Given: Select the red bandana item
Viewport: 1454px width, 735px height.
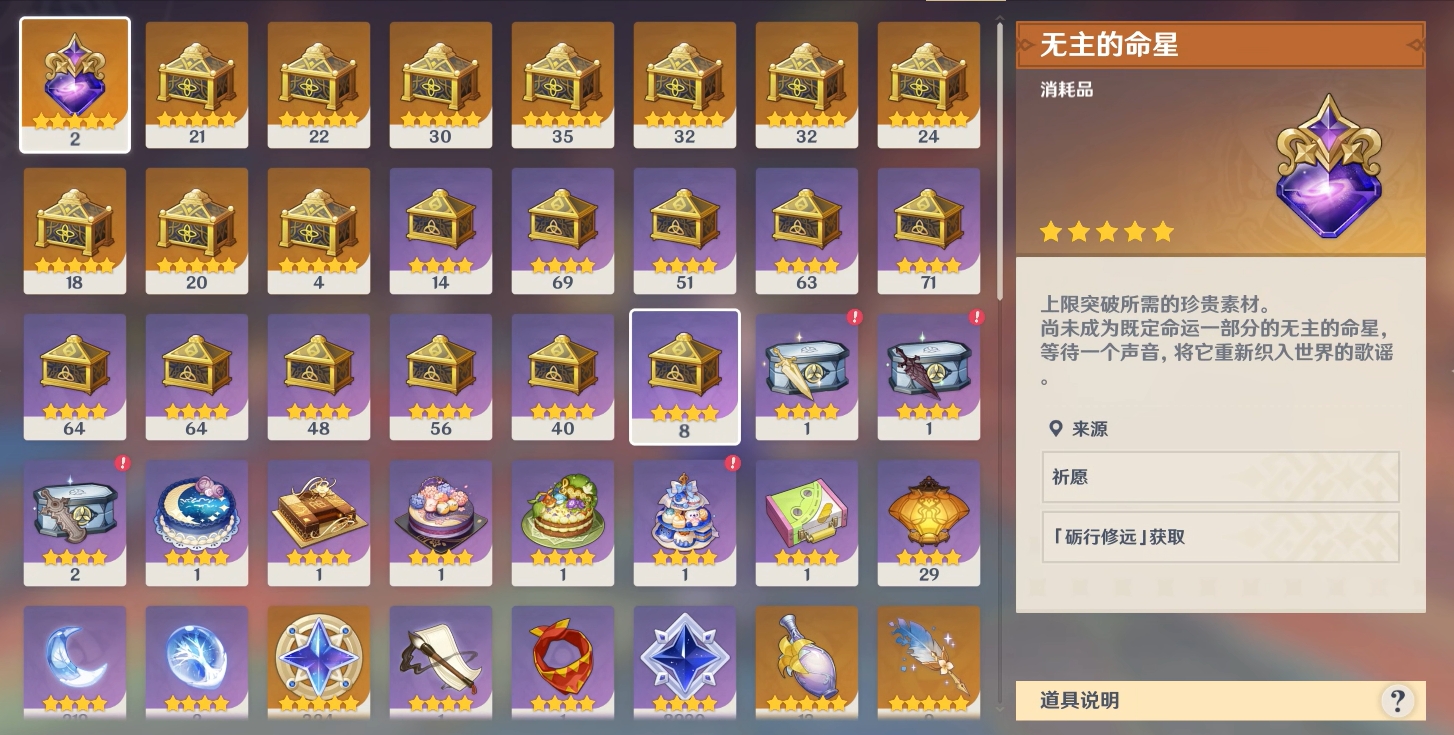Looking at the screenshot, I should pyautogui.click(x=563, y=658).
